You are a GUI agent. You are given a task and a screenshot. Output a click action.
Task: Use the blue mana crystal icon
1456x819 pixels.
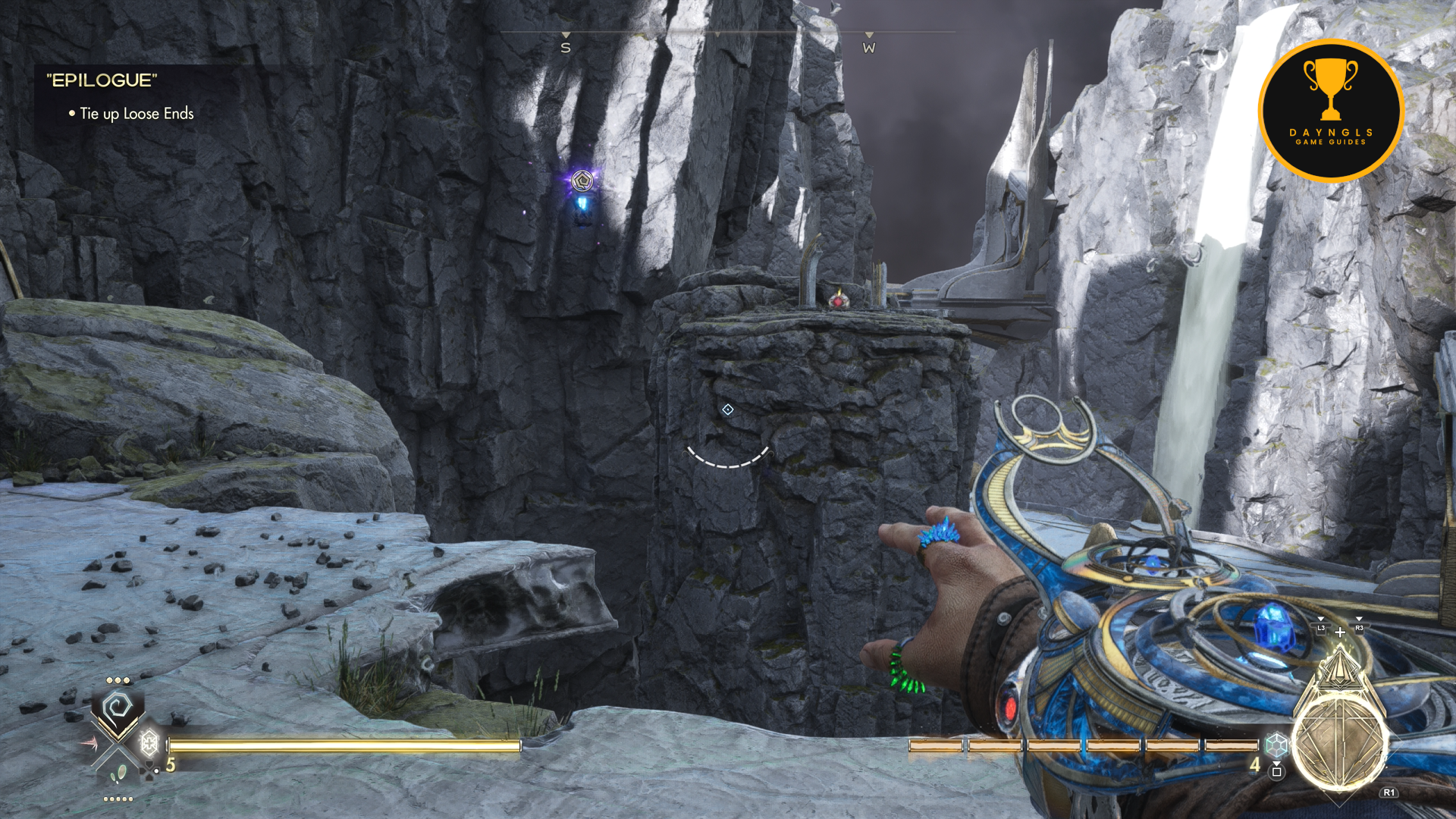1277,745
